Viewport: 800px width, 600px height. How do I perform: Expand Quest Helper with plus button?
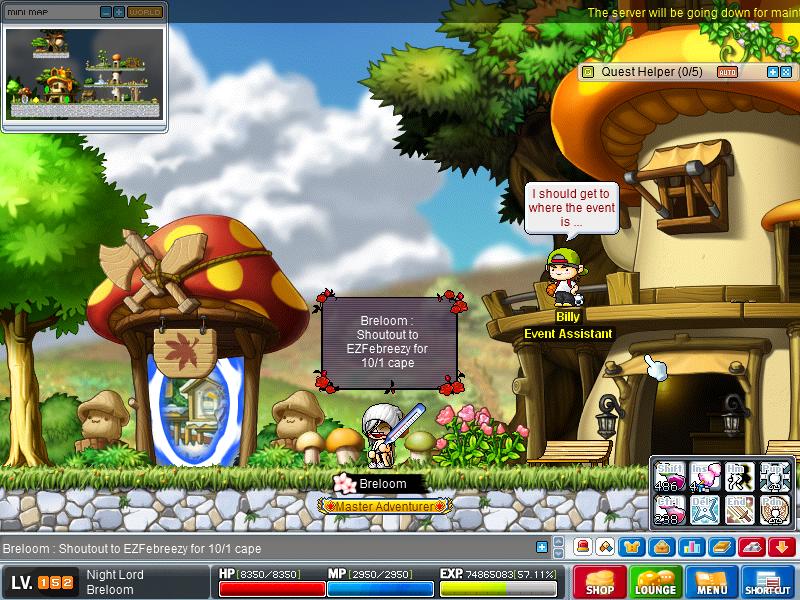tap(772, 72)
